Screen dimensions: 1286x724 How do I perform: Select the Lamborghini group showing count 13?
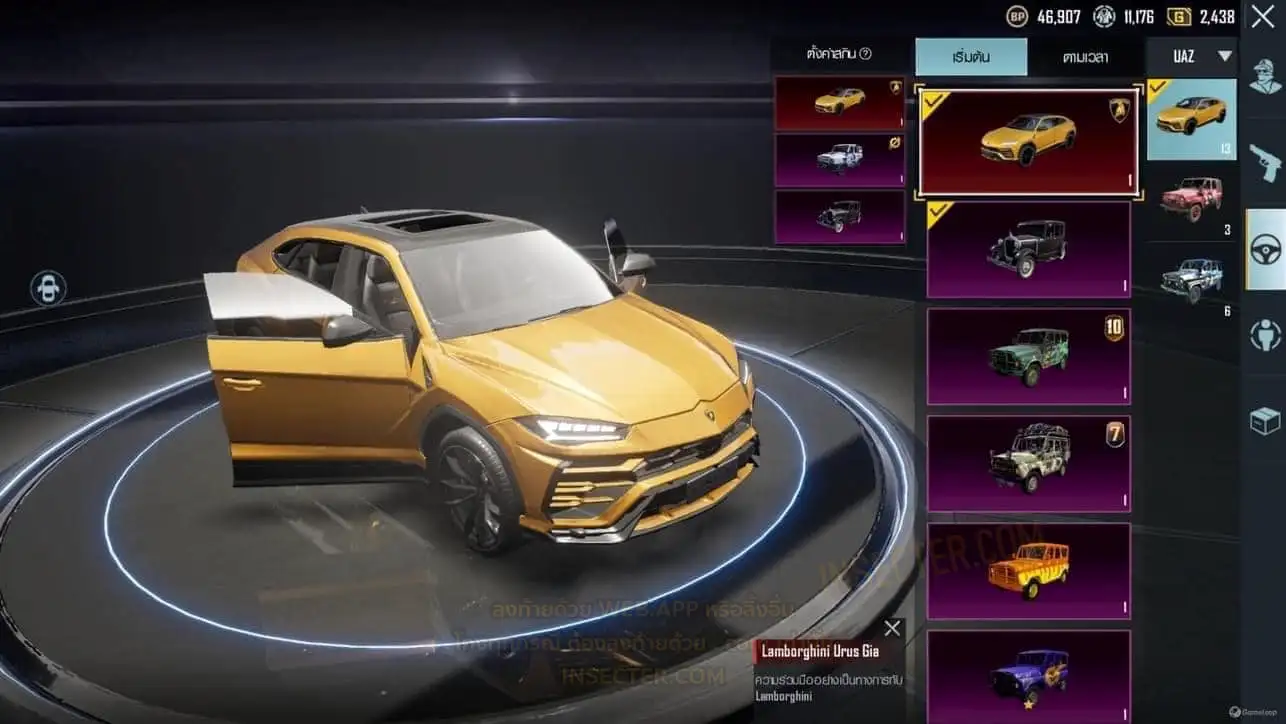(1191, 119)
